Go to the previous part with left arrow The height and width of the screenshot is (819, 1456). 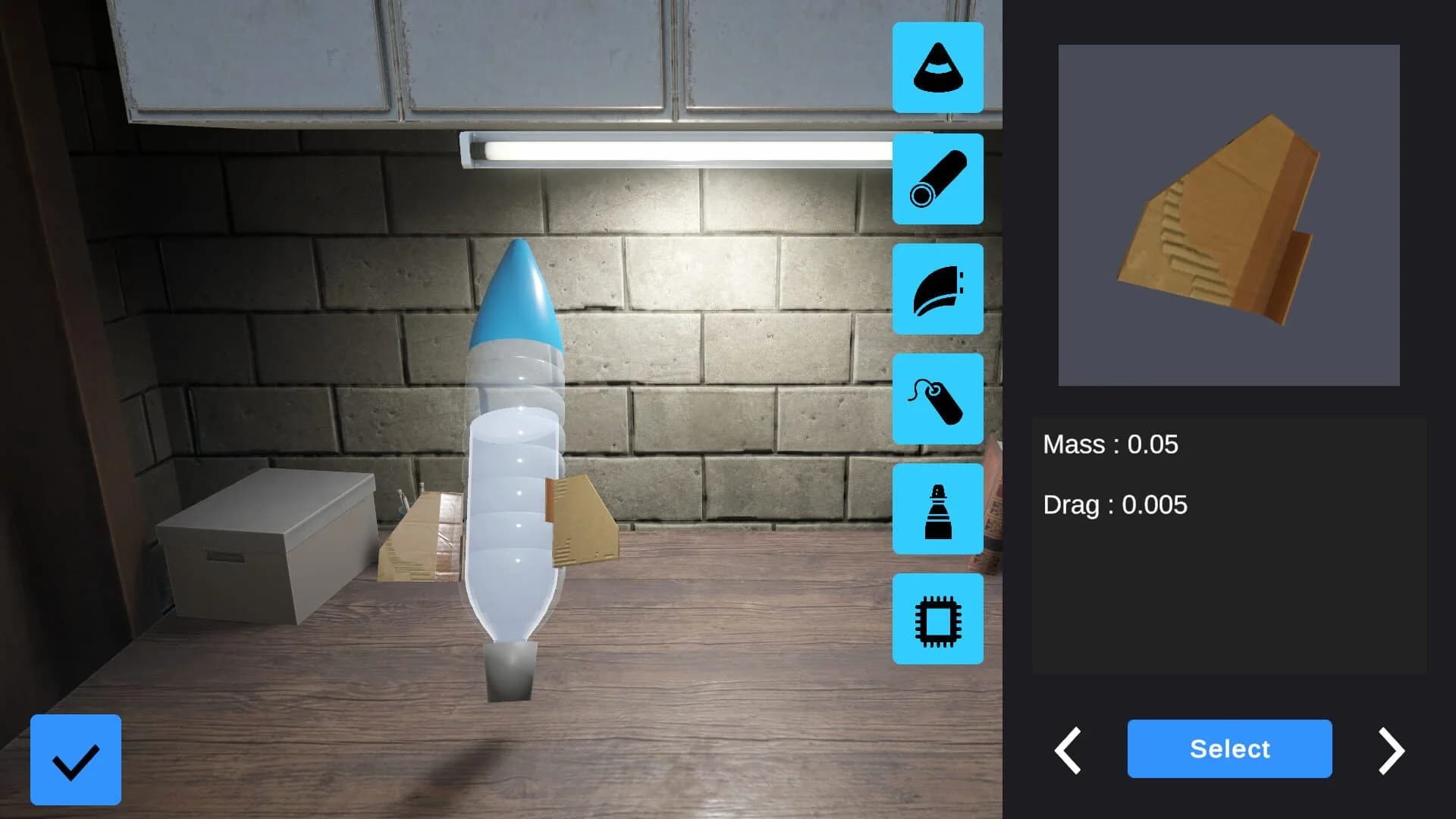pos(1068,749)
